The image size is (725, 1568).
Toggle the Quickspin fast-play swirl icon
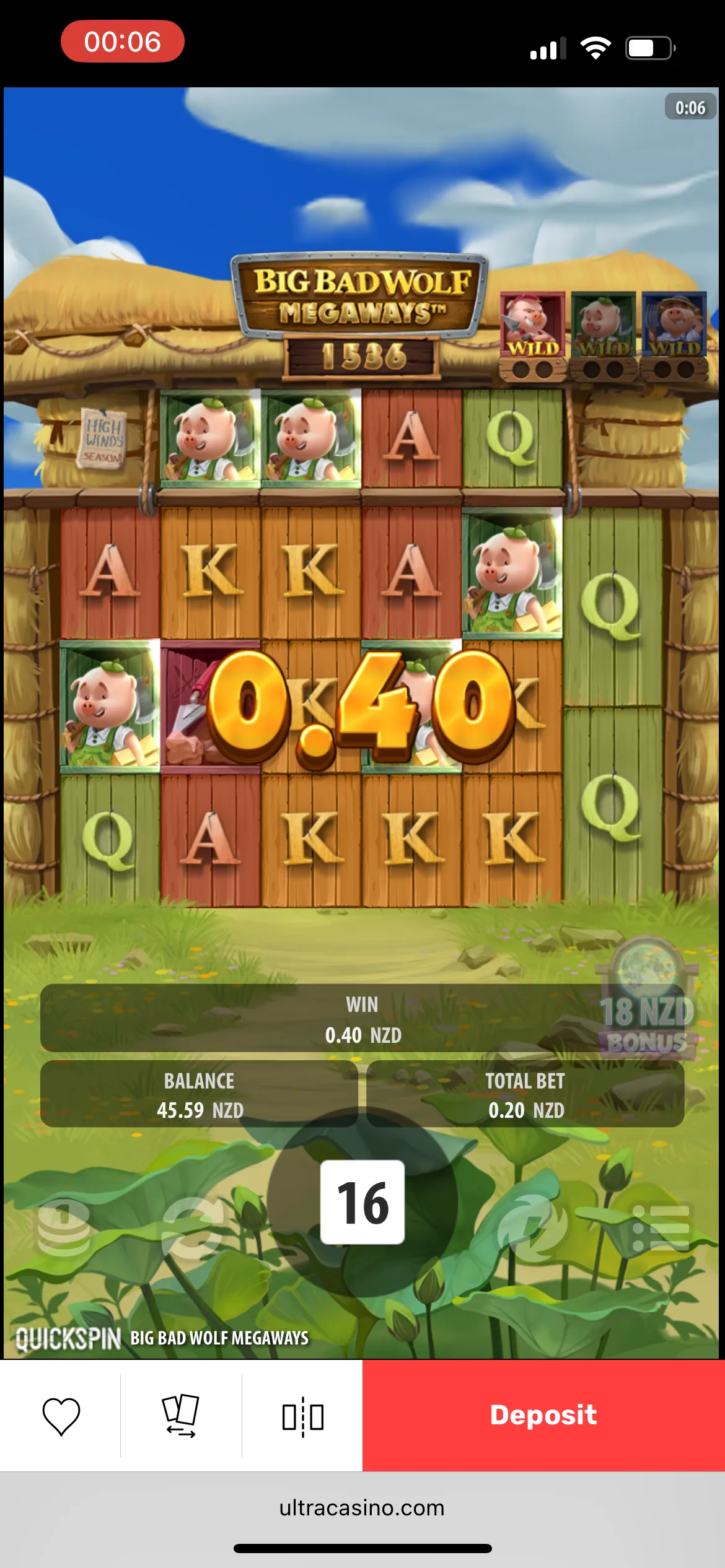(532, 1228)
